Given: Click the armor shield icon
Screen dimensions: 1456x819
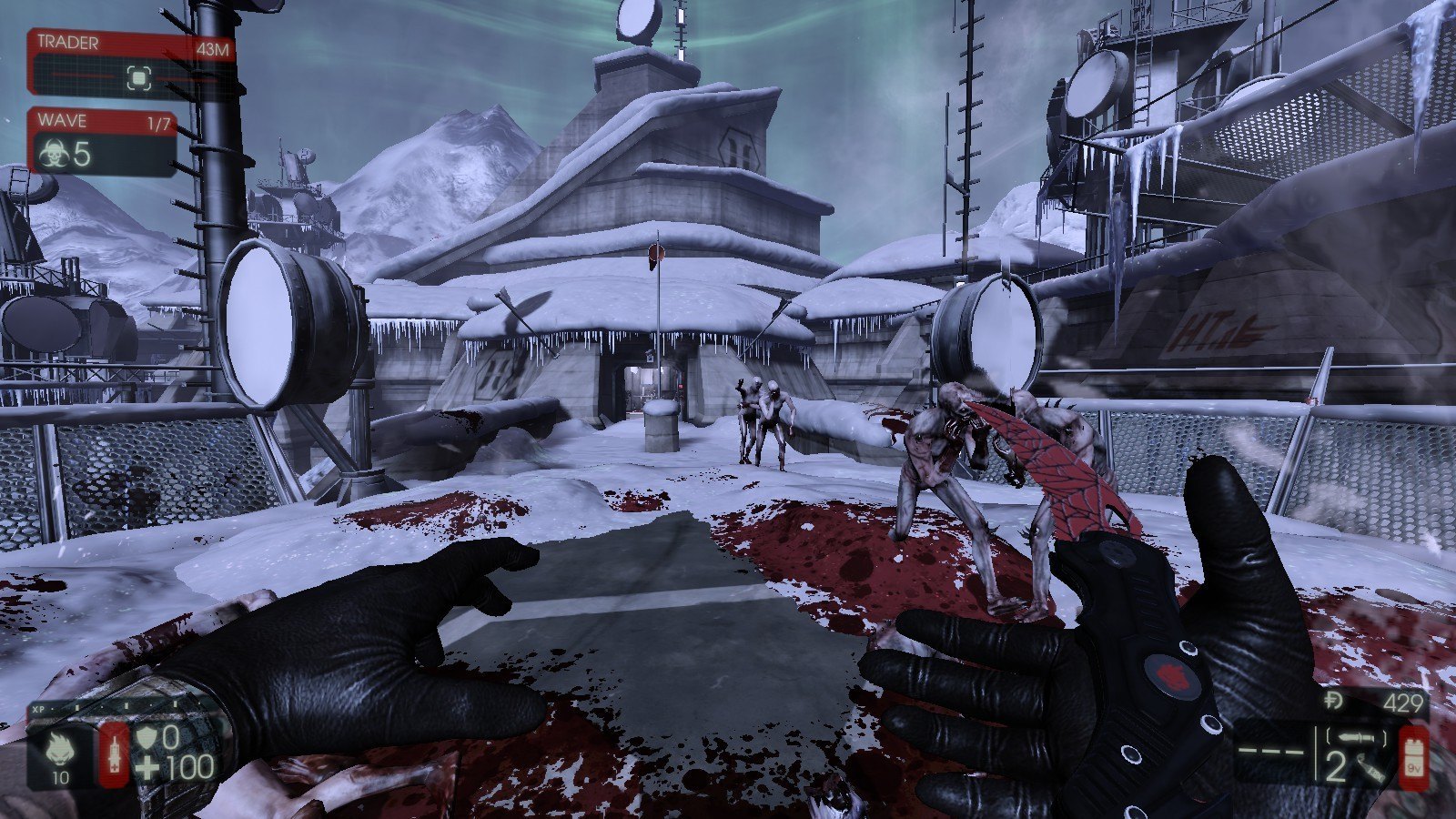Looking at the screenshot, I should 147,736.
